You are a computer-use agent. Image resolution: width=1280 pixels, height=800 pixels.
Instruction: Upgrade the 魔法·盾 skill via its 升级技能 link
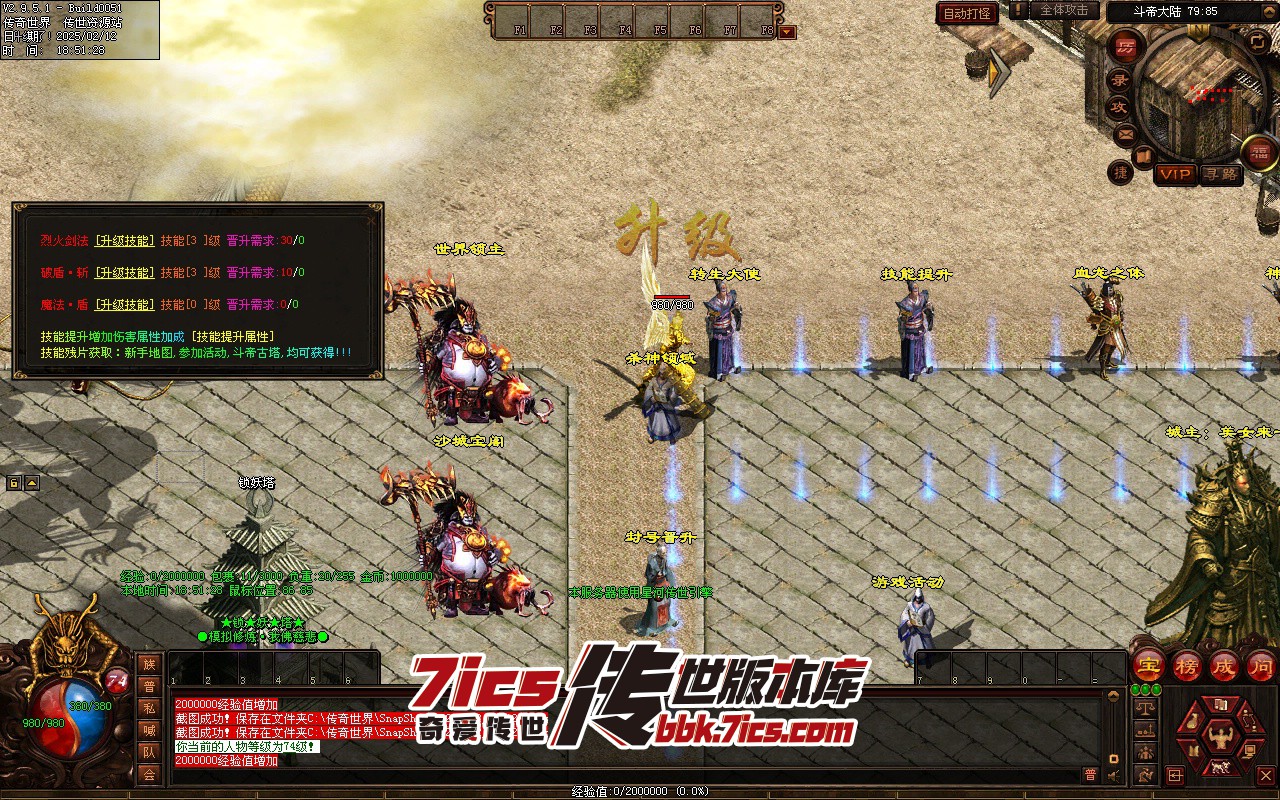[x=124, y=304]
